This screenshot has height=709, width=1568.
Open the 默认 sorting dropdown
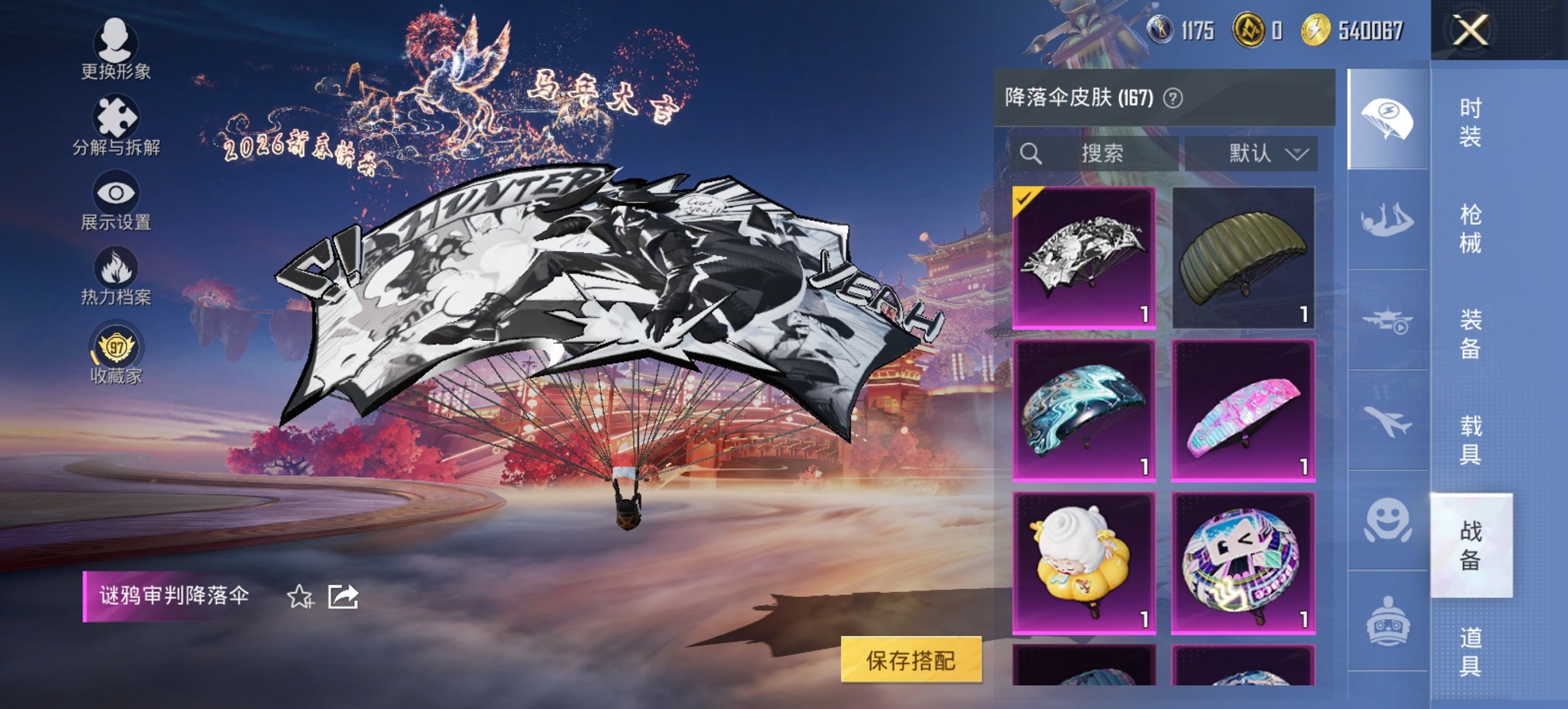tap(1265, 153)
